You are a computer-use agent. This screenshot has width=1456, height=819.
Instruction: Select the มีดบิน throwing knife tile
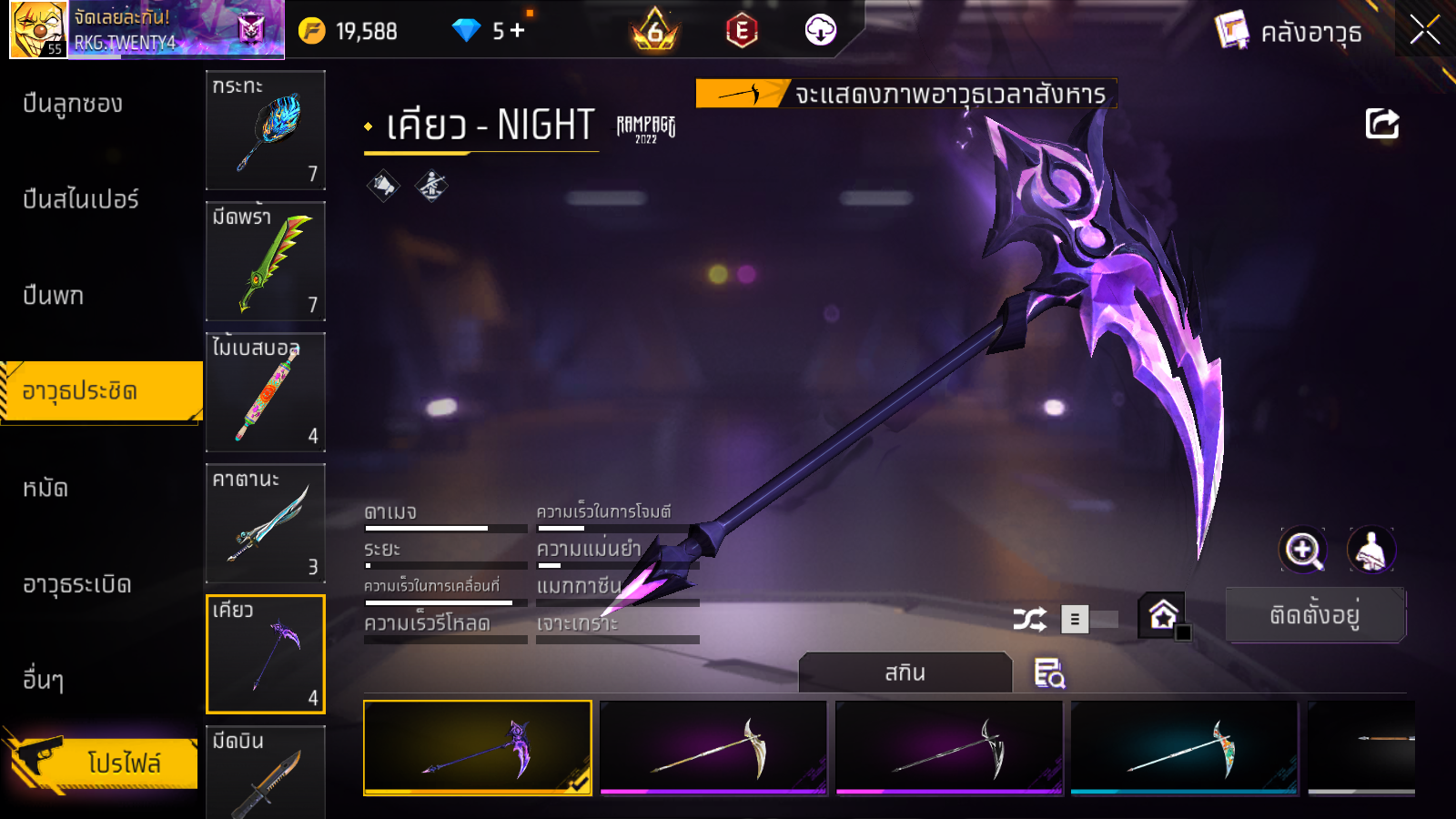click(x=266, y=772)
